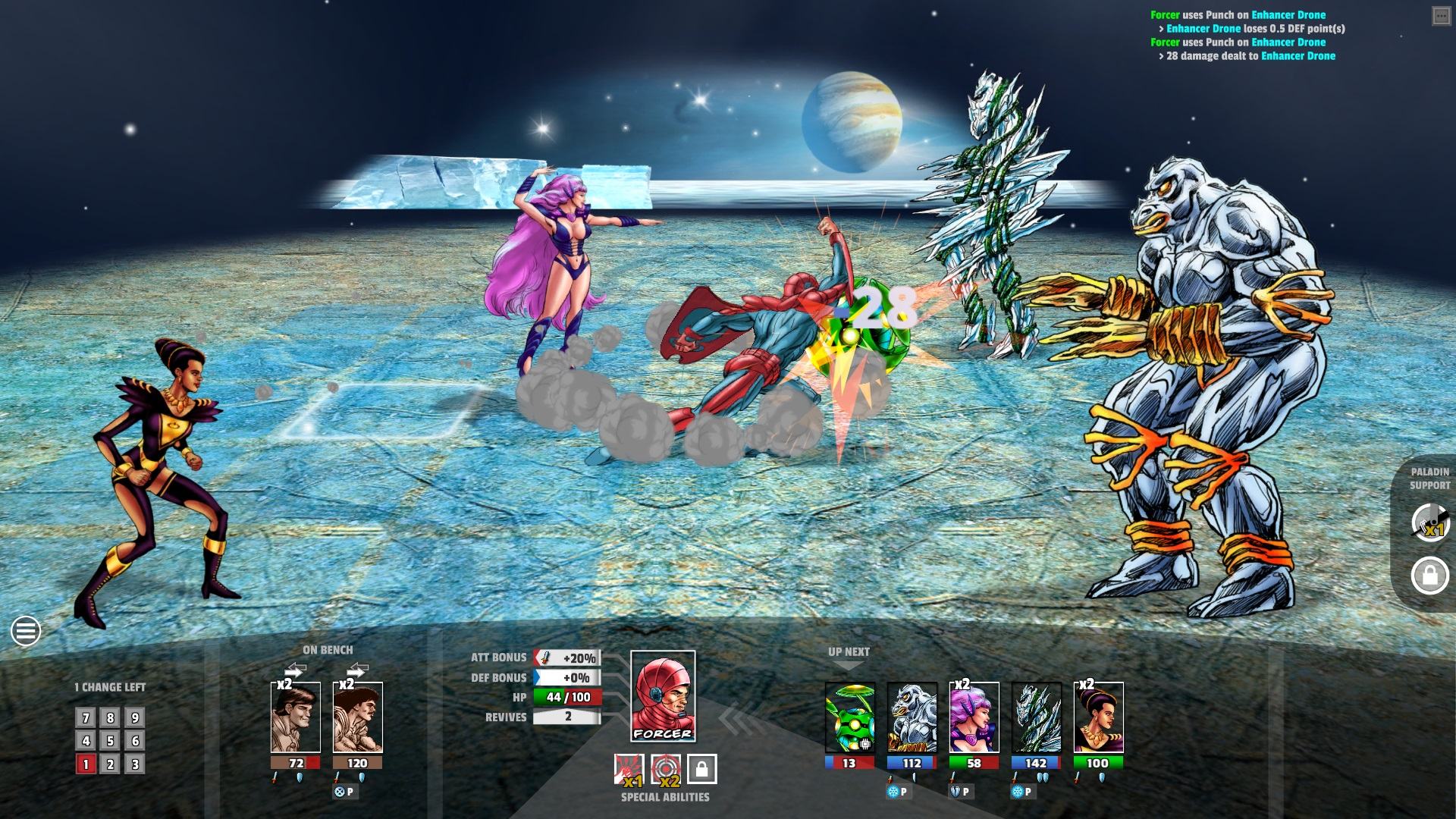
Task: Choose position tile 7 on the grid
Action: pyautogui.click(x=86, y=717)
